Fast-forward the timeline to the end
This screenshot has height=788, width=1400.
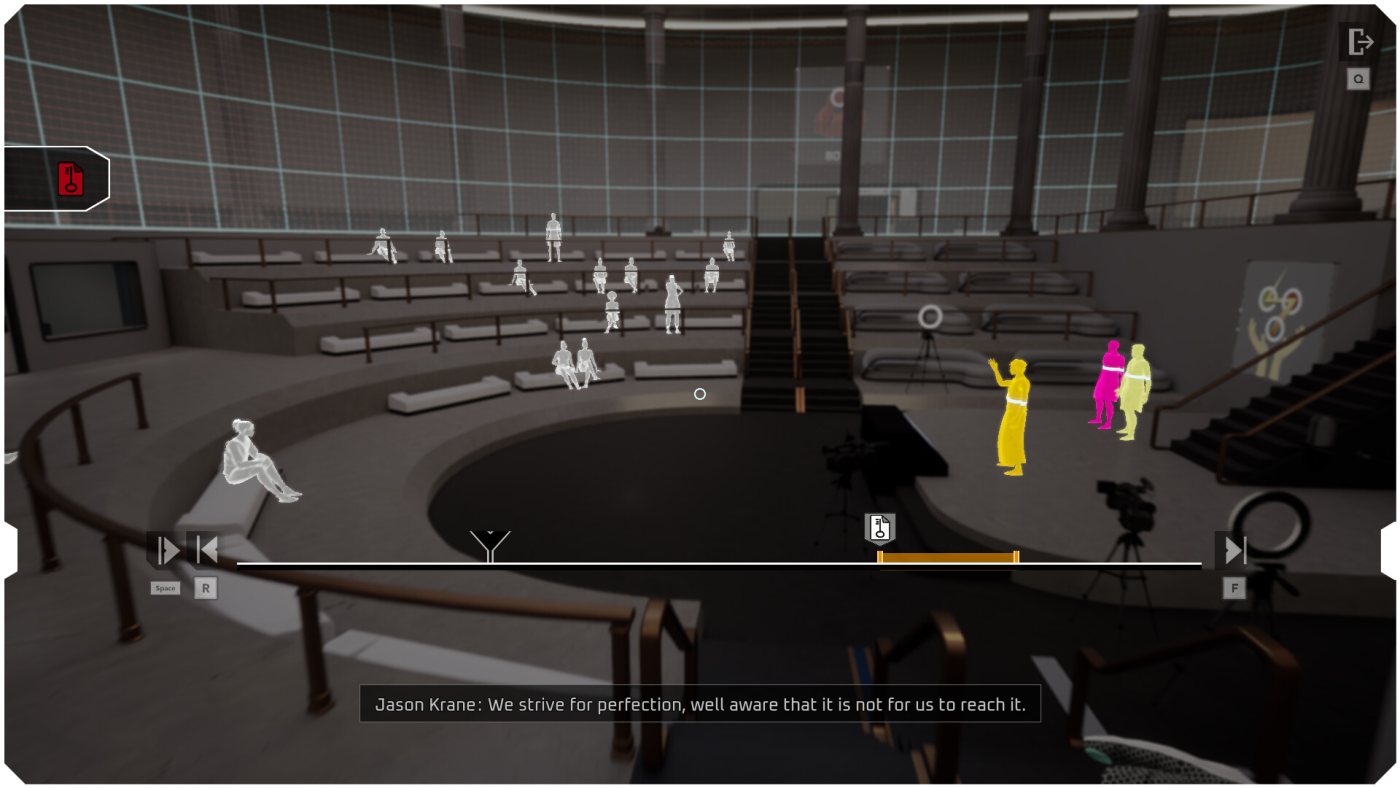pyautogui.click(x=1234, y=550)
